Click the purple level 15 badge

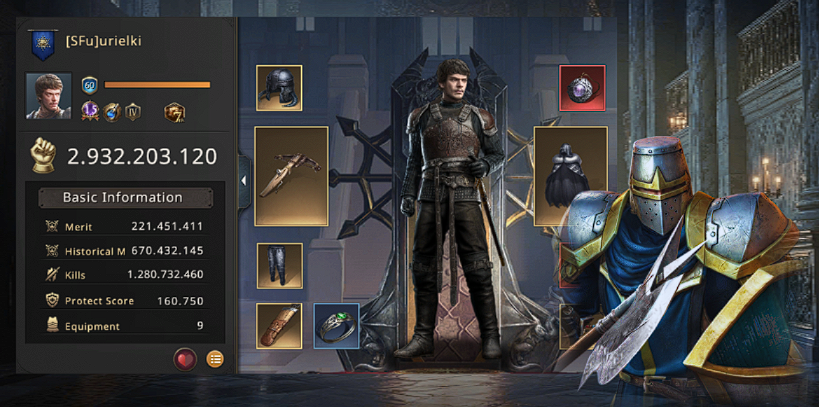[x=89, y=112]
